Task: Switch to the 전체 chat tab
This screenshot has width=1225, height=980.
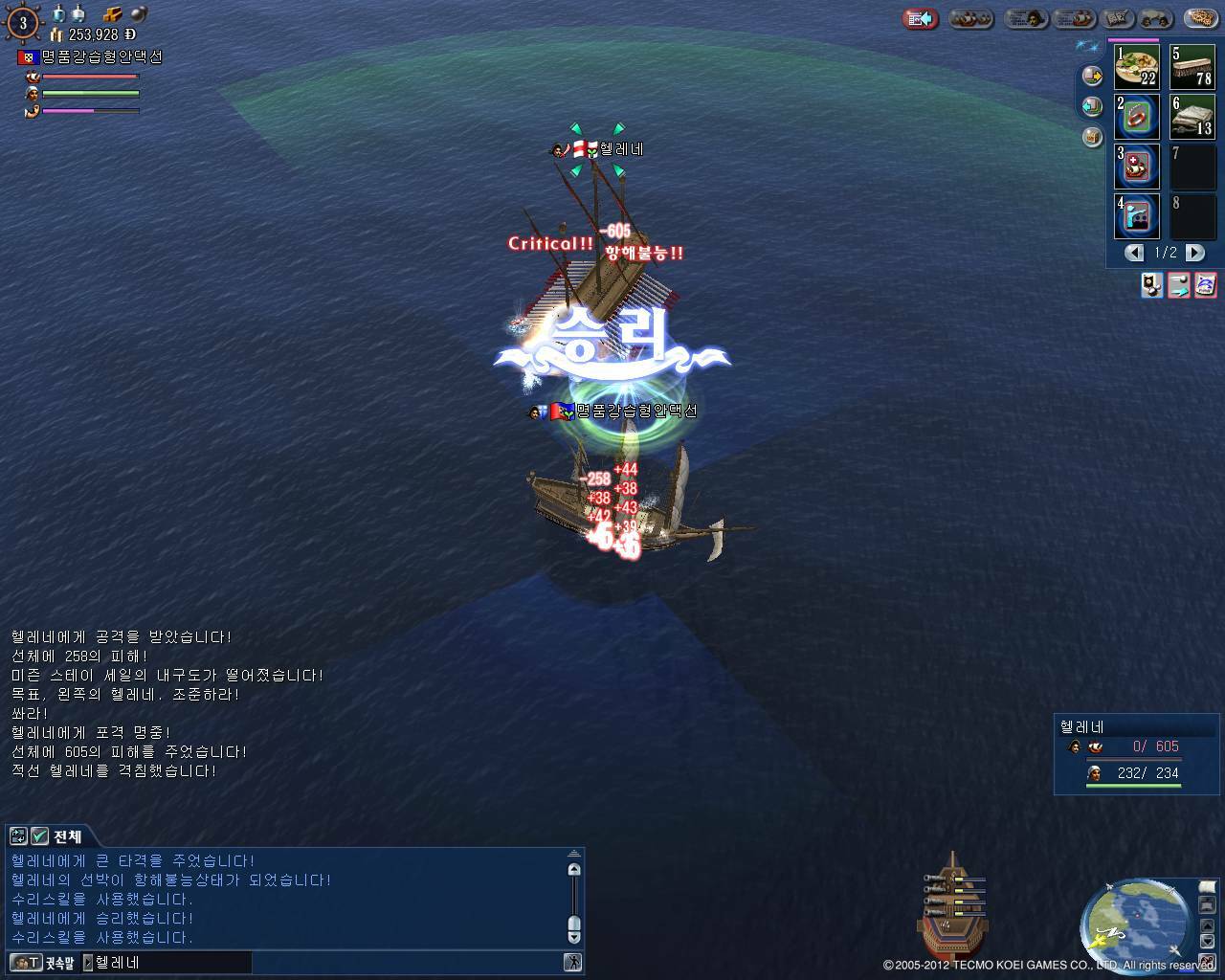Action: click(66, 836)
